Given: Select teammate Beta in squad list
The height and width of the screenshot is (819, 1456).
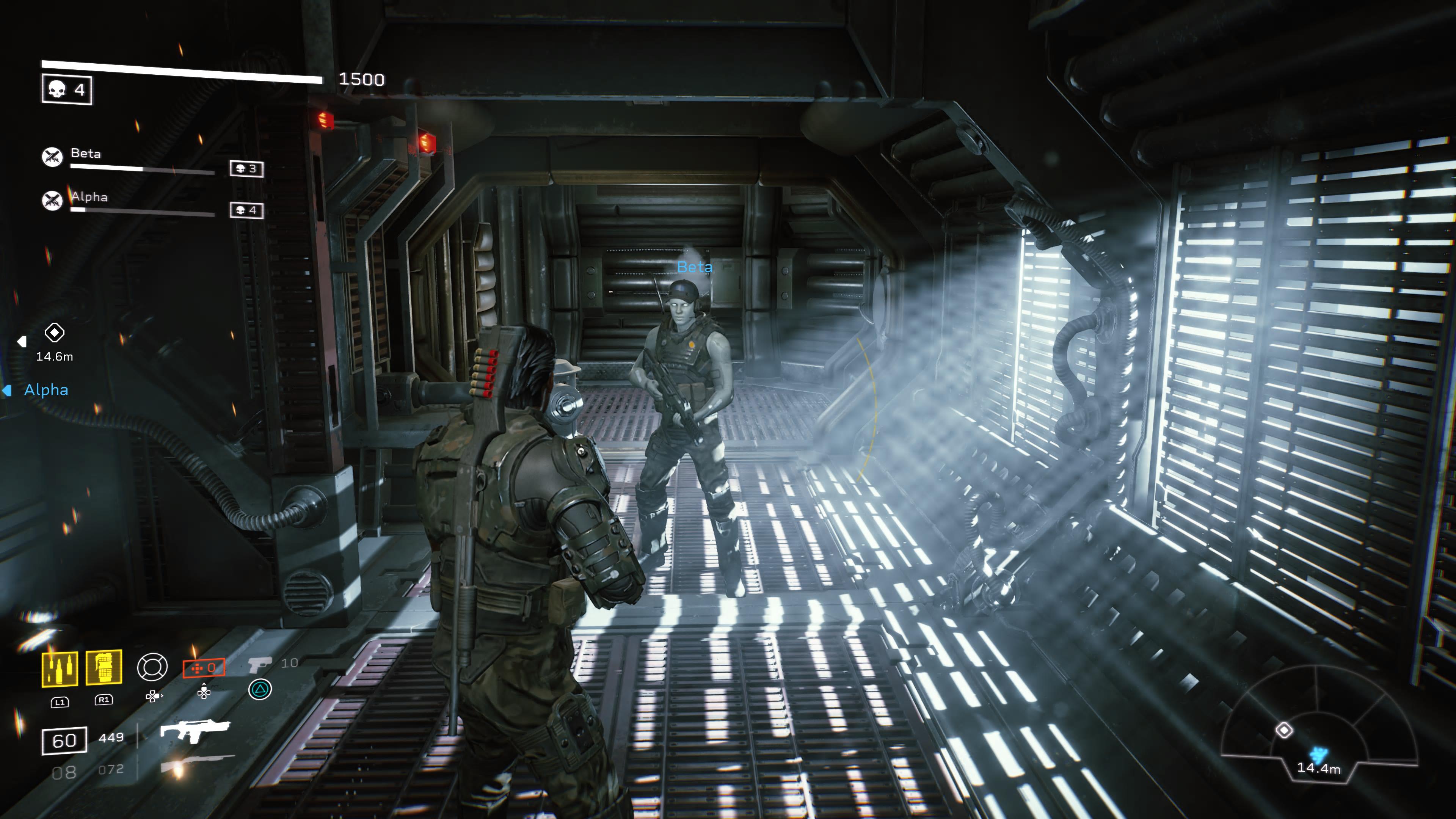Looking at the screenshot, I should pyautogui.click(x=86, y=154).
